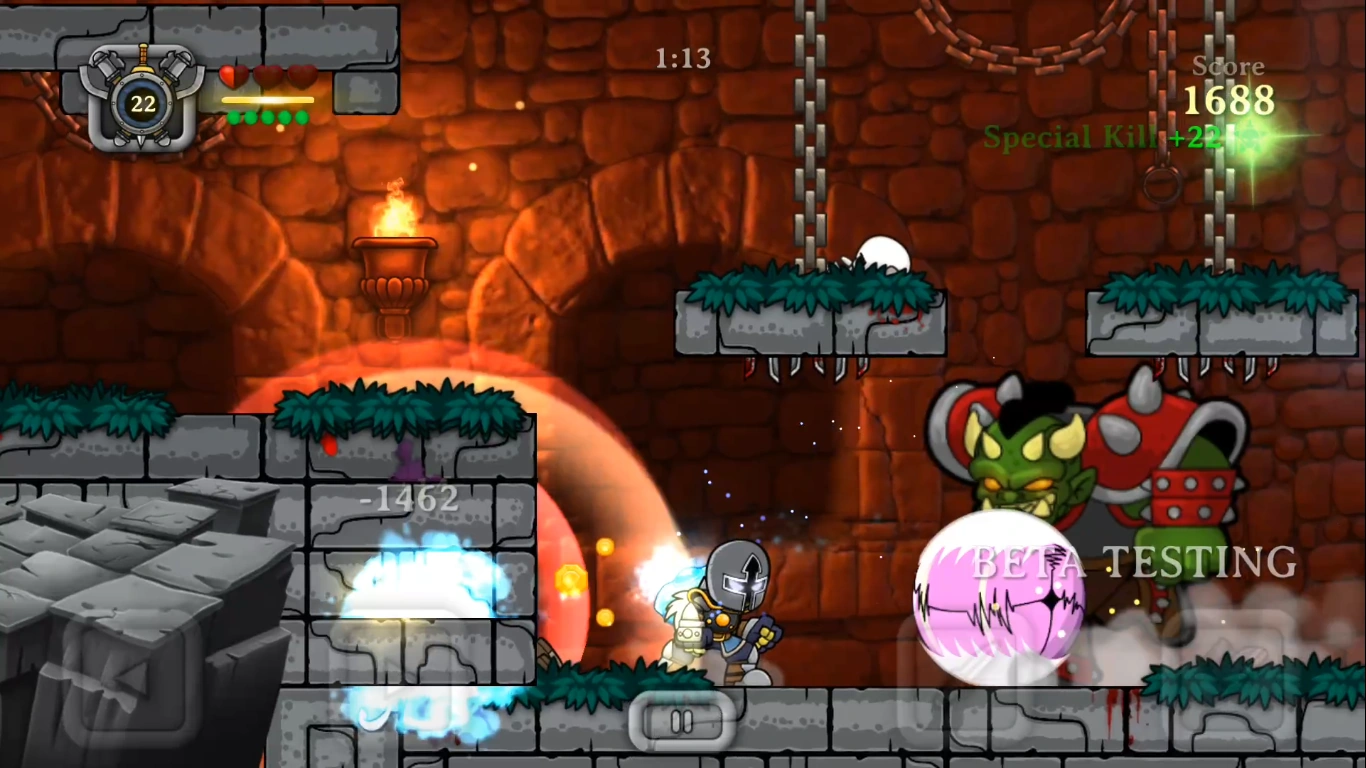This screenshot has height=768, width=1366.
Task: Tap the Score value 1688
Action: (1229, 100)
